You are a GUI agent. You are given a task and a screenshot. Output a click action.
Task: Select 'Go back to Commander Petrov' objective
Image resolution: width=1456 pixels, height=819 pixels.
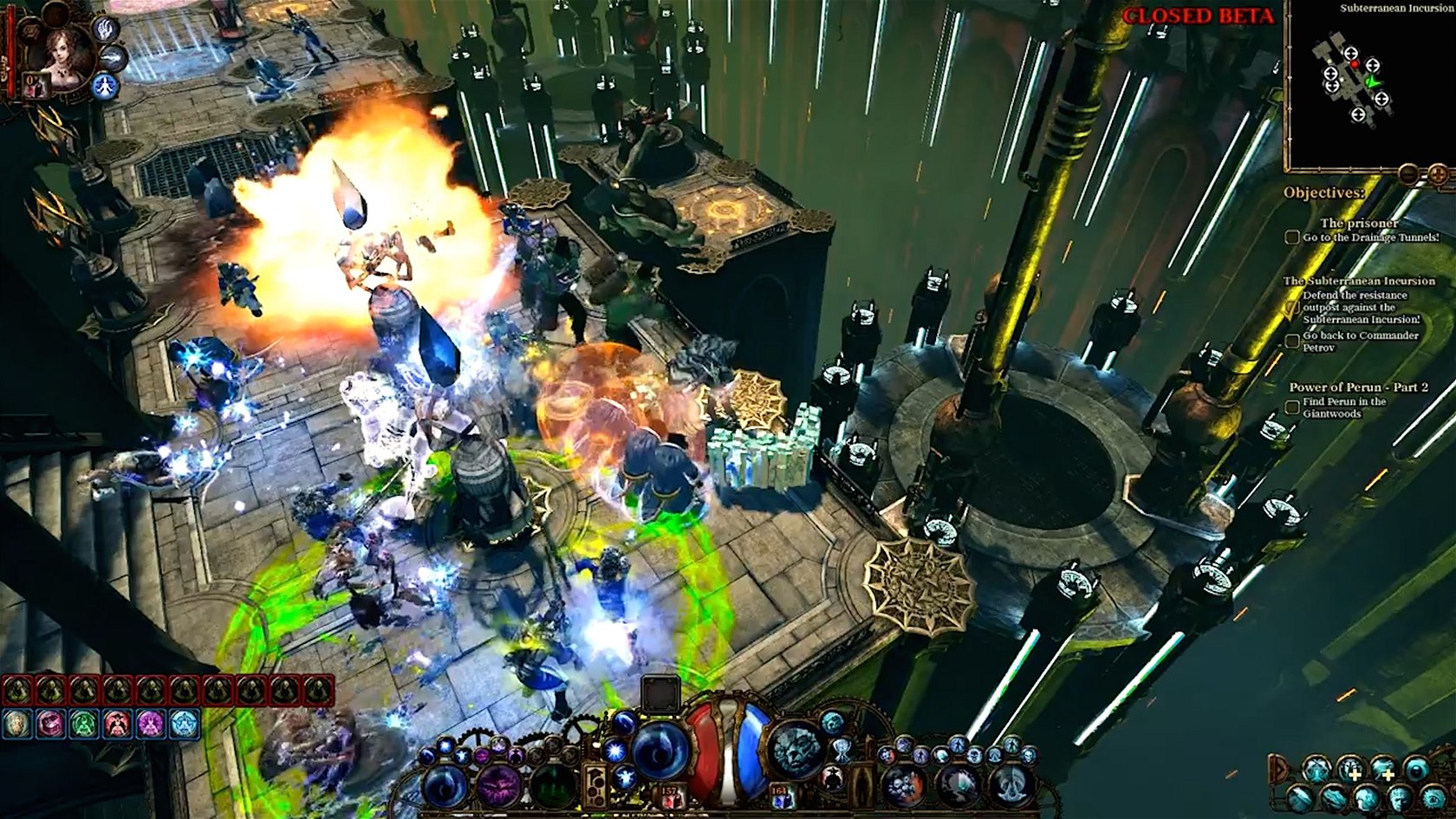pos(1361,341)
